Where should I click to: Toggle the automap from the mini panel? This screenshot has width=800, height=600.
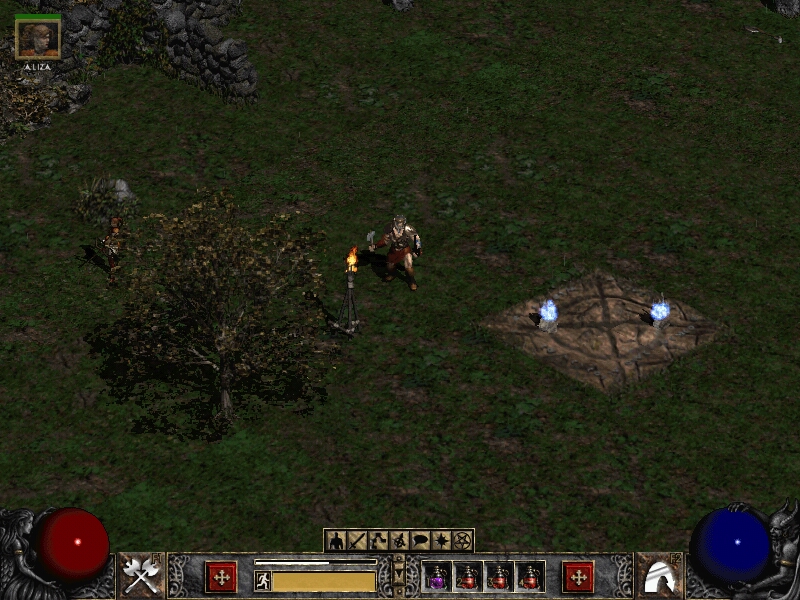click(x=399, y=541)
